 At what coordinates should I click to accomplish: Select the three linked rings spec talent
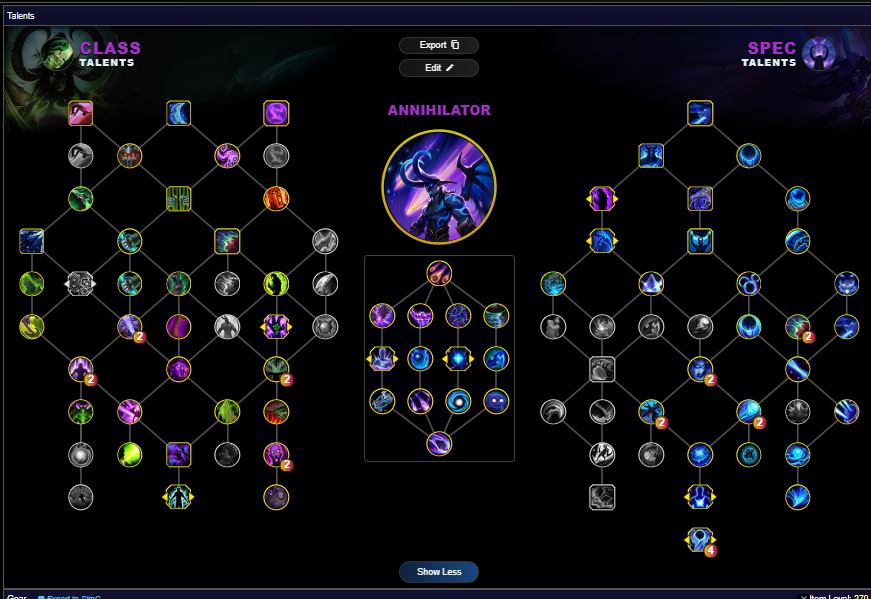click(749, 284)
